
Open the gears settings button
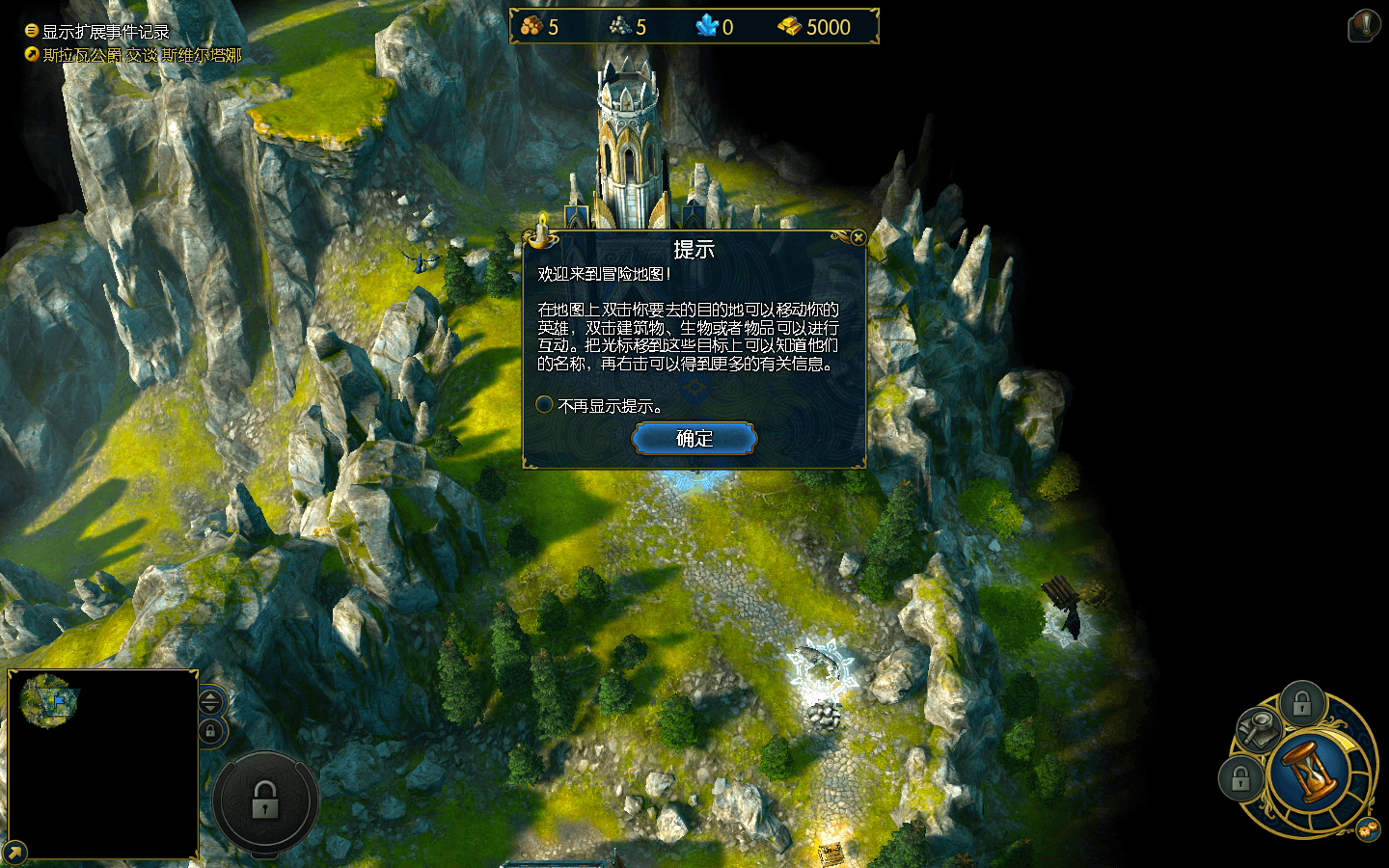click(1367, 829)
